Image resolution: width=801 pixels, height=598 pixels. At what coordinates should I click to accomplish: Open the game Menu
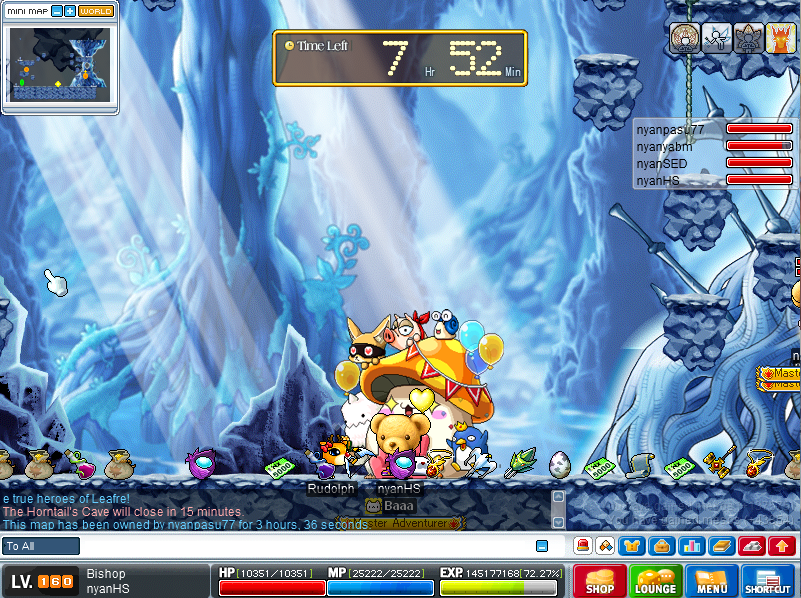coord(712,581)
